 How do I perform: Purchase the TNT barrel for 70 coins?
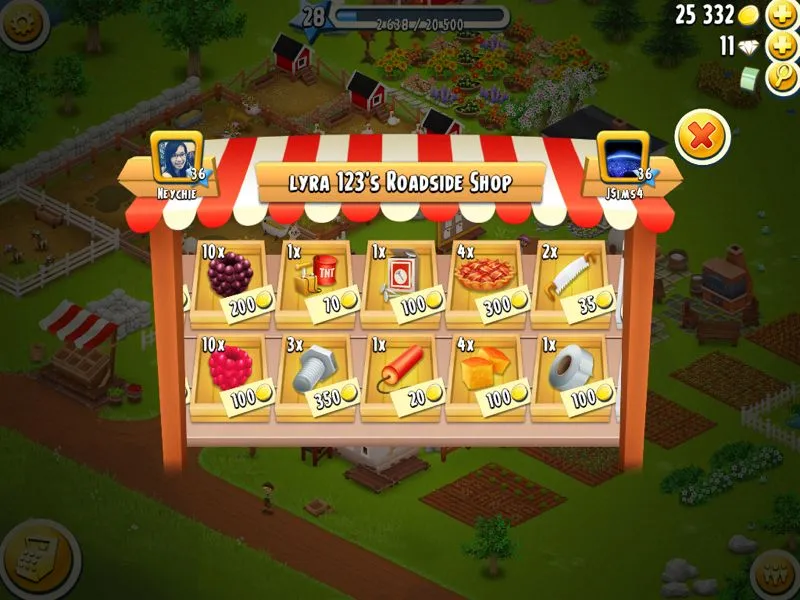click(x=319, y=280)
